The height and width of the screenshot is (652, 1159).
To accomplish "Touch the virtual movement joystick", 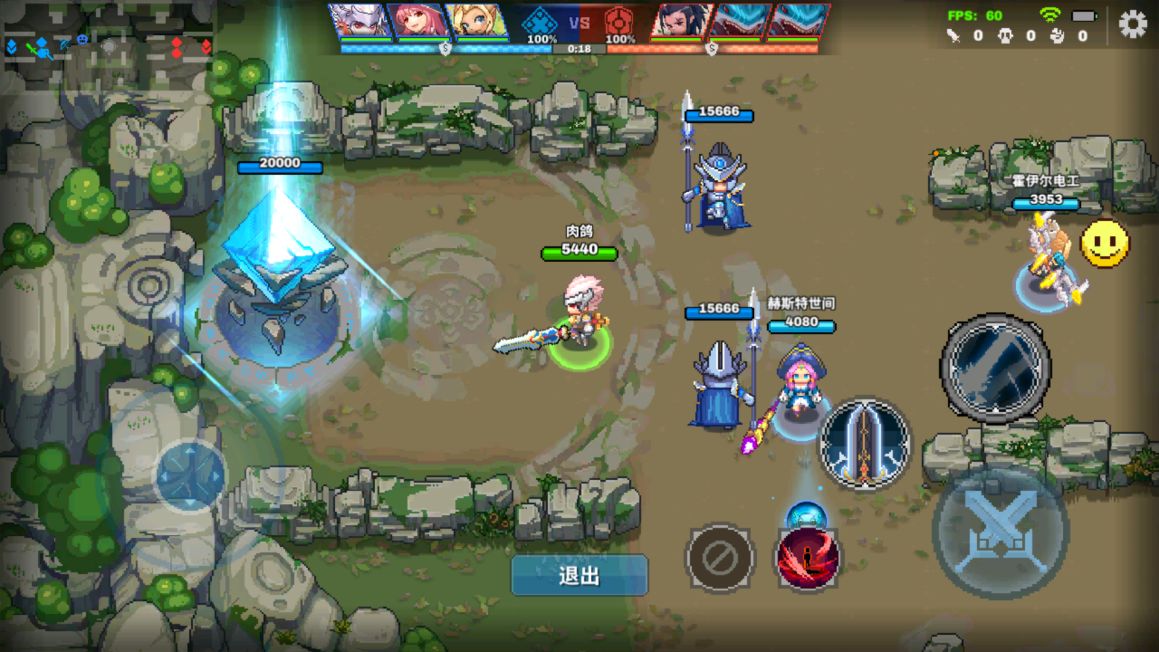I will 190,476.
